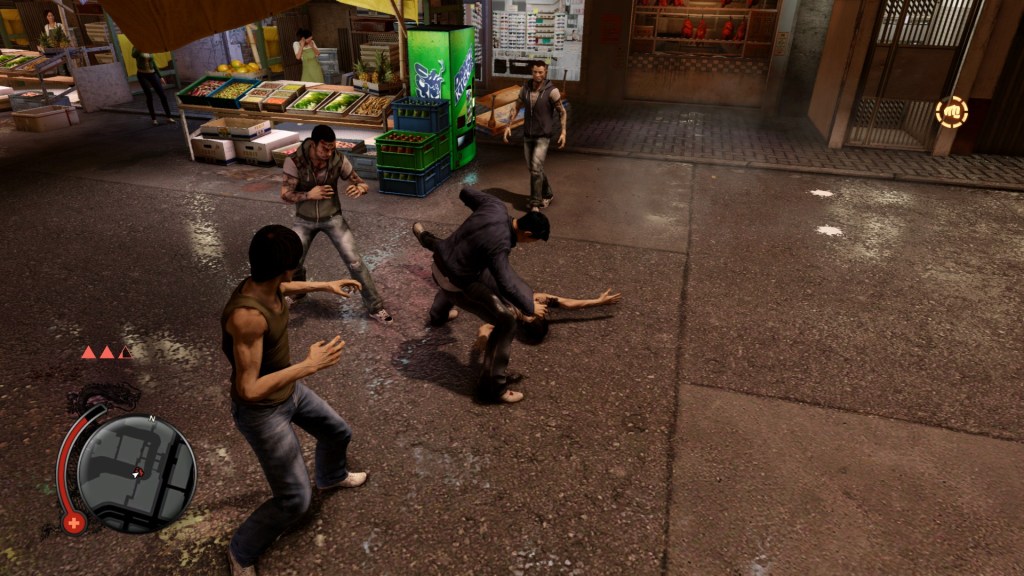Image resolution: width=1024 pixels, height=576 pixels.
Task: Click the red health cross icon
Action: 74,522
